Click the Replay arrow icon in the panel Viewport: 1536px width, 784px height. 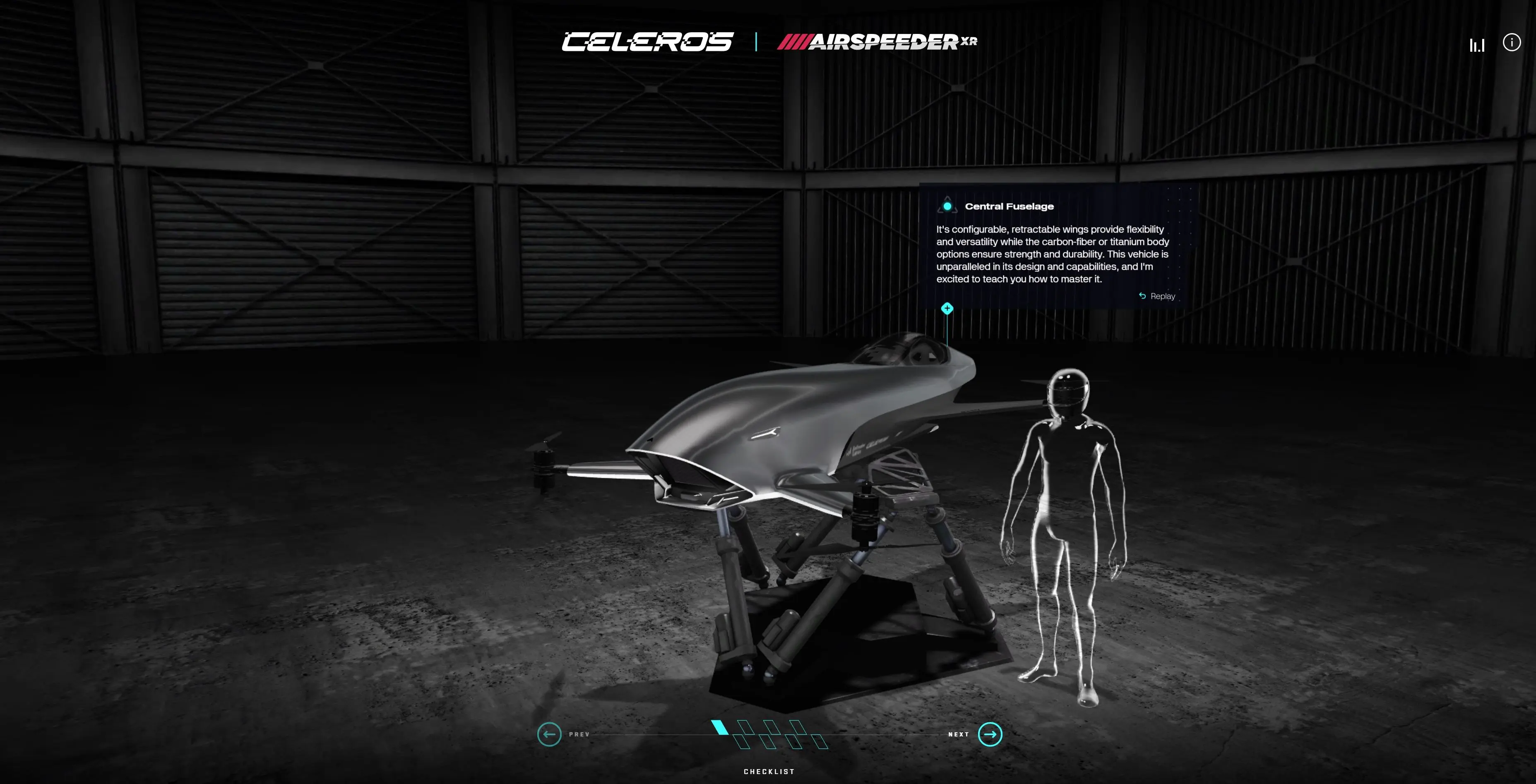click(x=1142, y=296)
